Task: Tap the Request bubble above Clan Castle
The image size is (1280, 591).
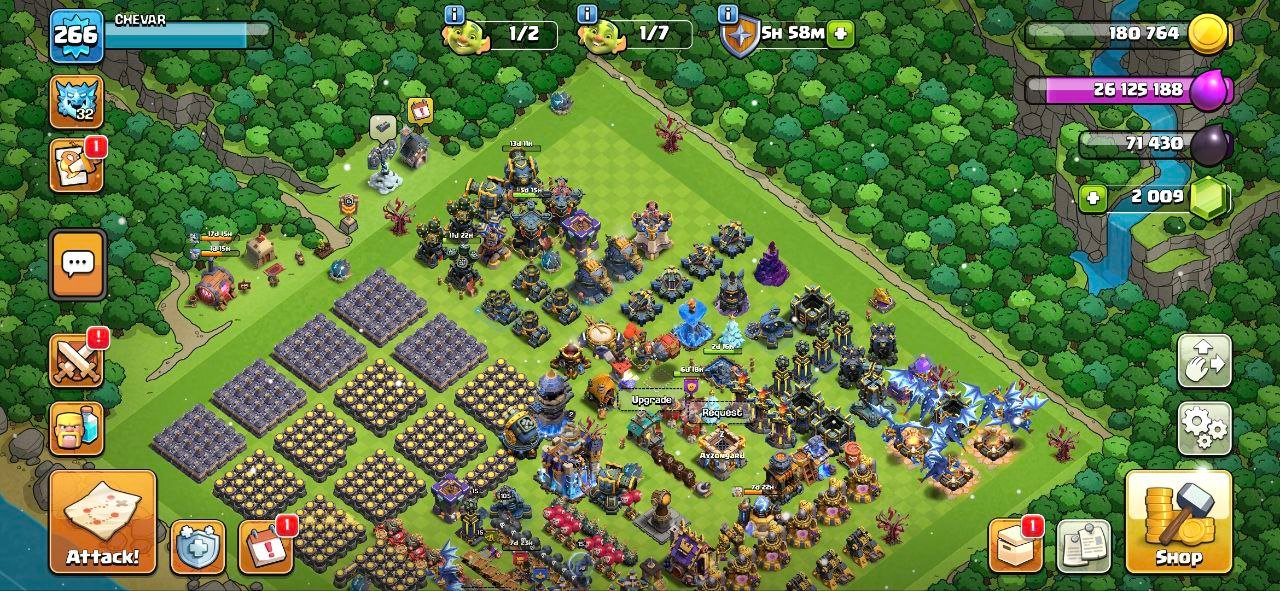Action: point(722,412)
